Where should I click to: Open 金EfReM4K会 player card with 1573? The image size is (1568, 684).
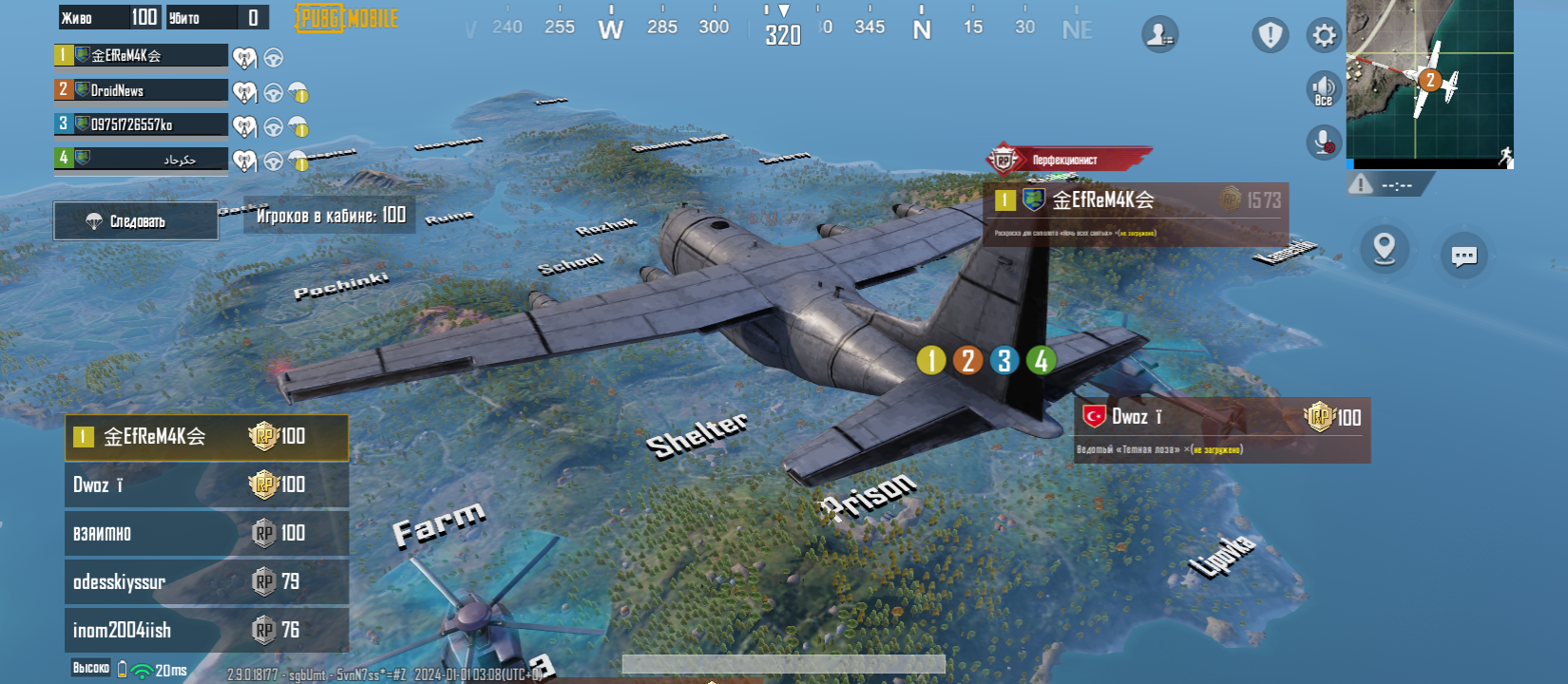[x=1136, y=214]
